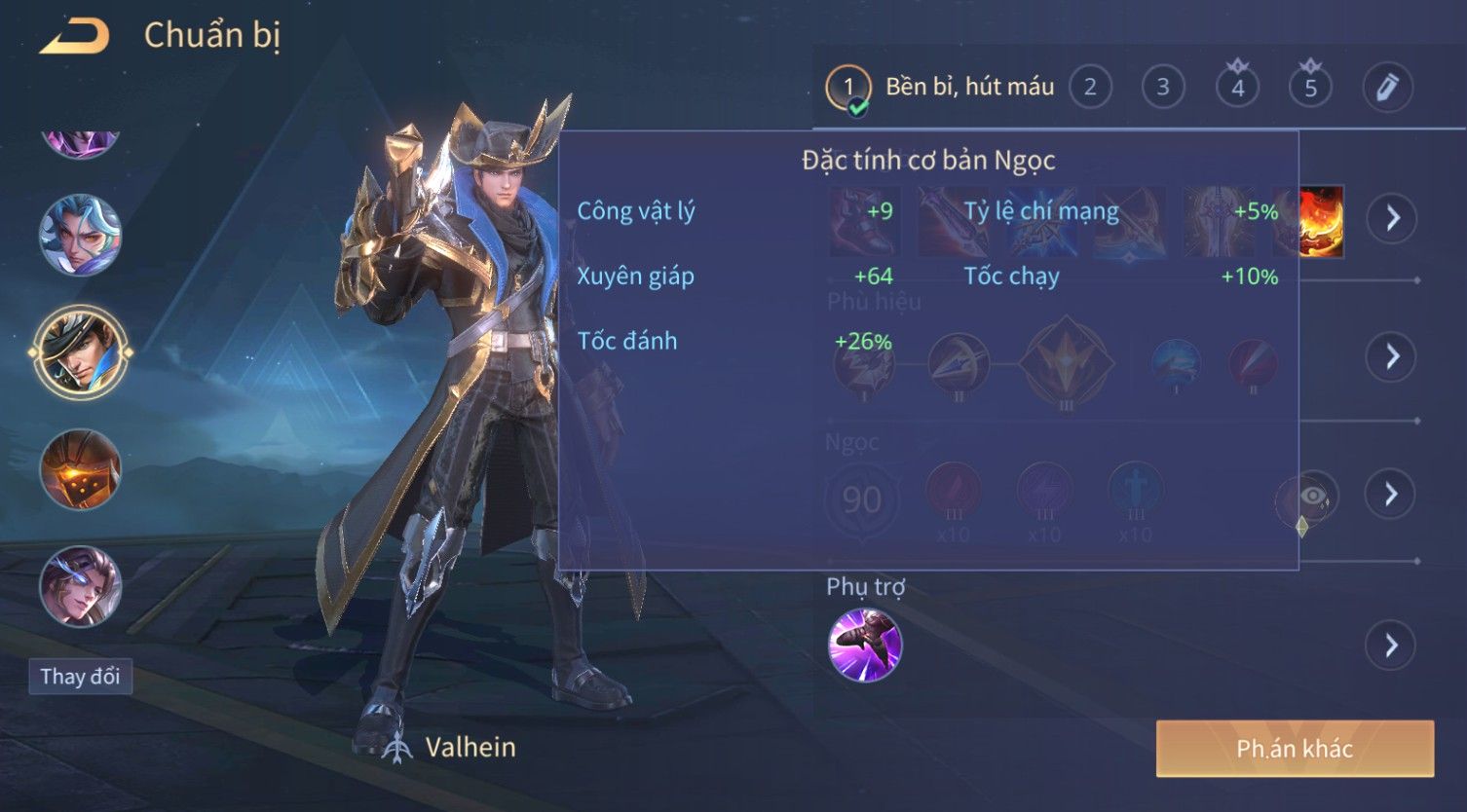Choose the armored orange-glow hero portrait
Viewport: 1467px width, 812px height.
coord(80,469)
